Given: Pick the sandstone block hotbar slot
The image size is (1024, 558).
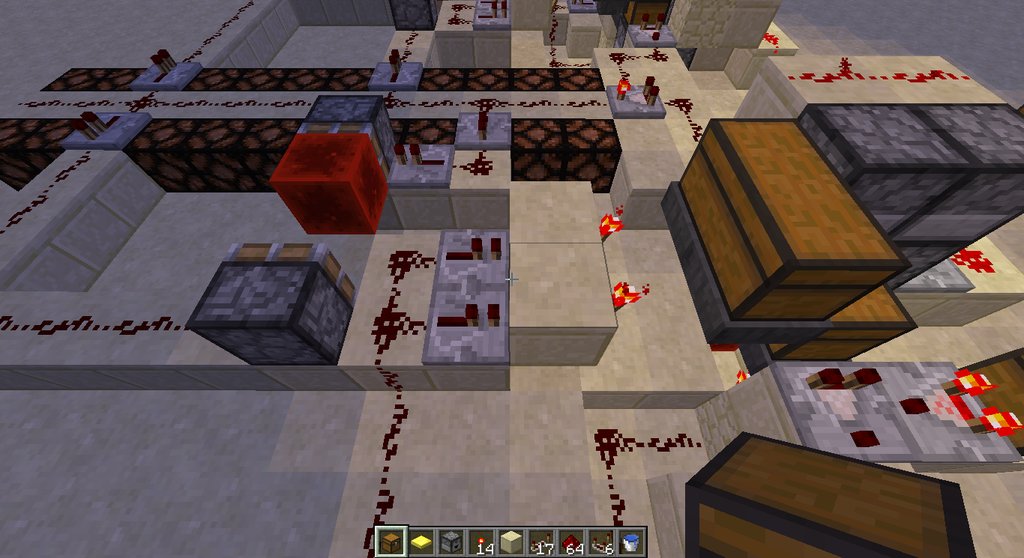Looking at the screenshot, I should pos(511,541).
